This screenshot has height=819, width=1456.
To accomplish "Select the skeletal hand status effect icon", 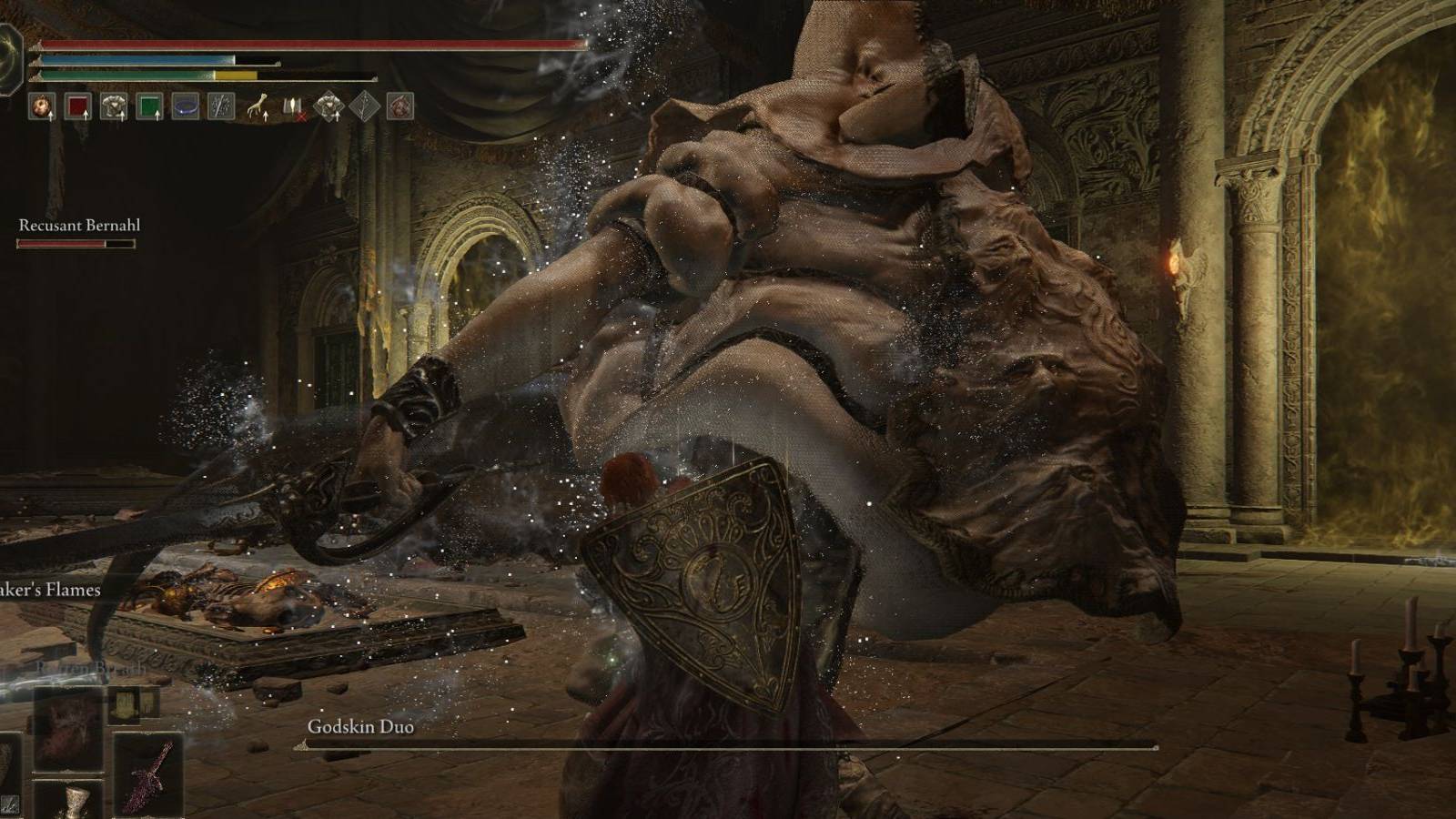I will (258, 106).
